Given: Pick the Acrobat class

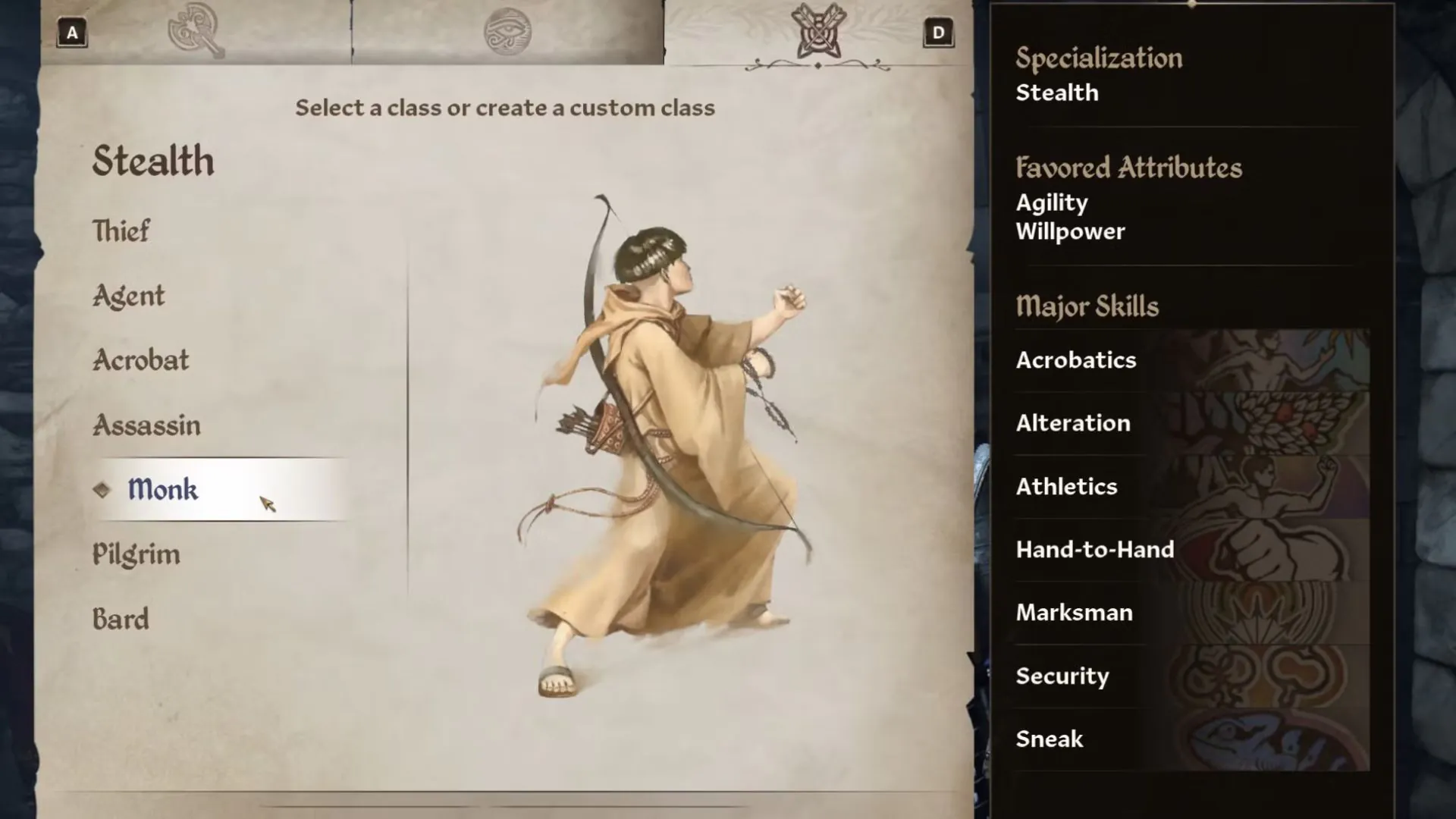Looking at the screenshot, I should coord(141,360).
